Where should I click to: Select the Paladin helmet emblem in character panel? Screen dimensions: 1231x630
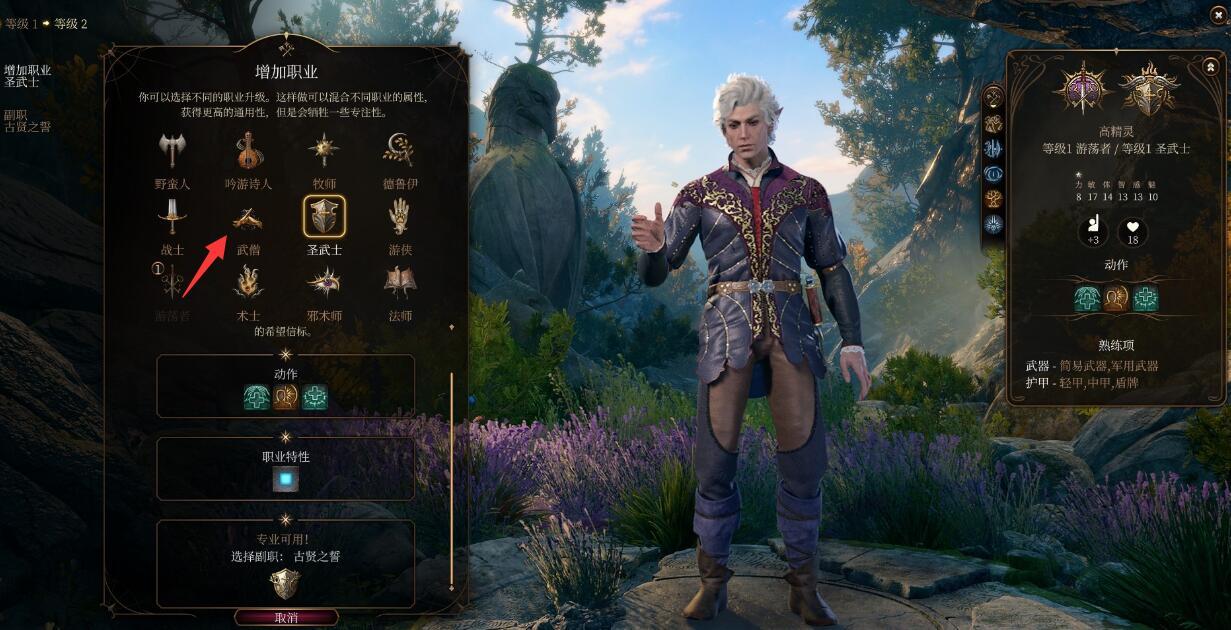click(x=1149, y=90)
